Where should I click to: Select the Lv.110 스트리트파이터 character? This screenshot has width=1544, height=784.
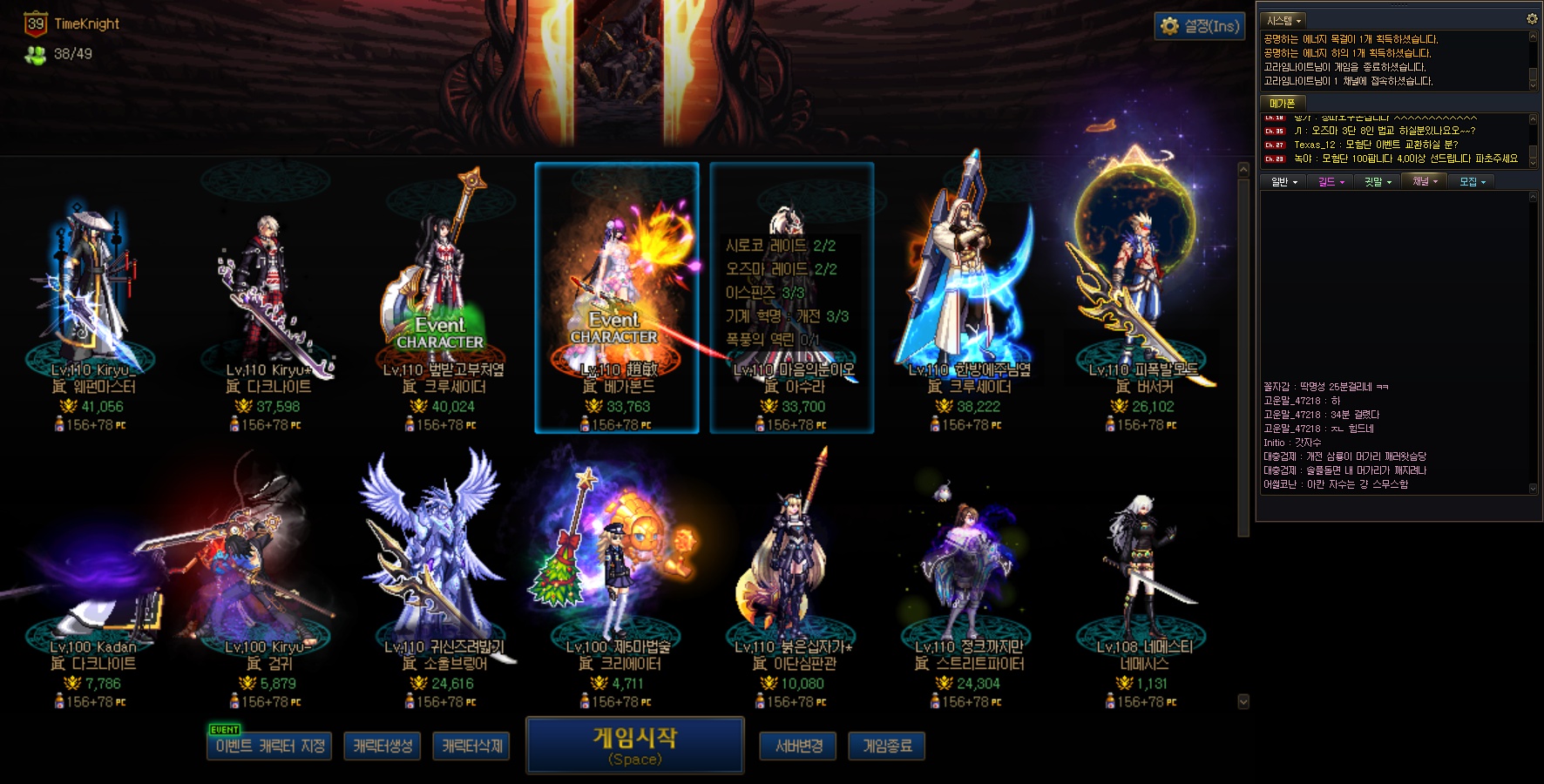tap(968, 575)
